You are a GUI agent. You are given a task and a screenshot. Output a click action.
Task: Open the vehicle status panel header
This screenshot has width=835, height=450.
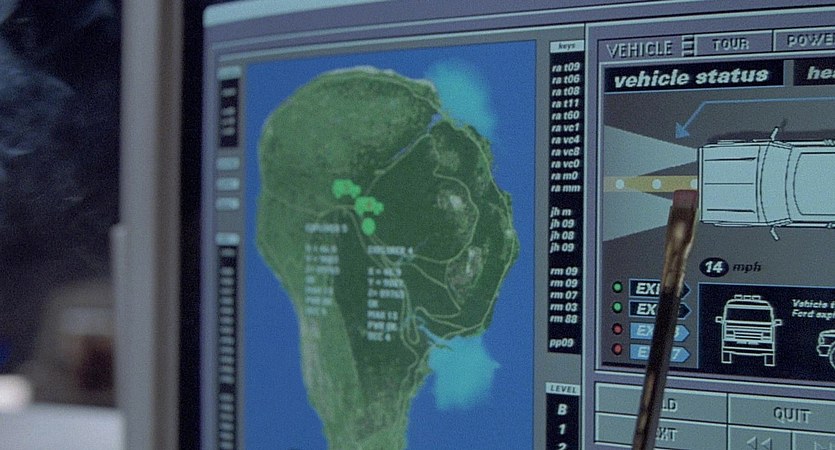[691, 77]
